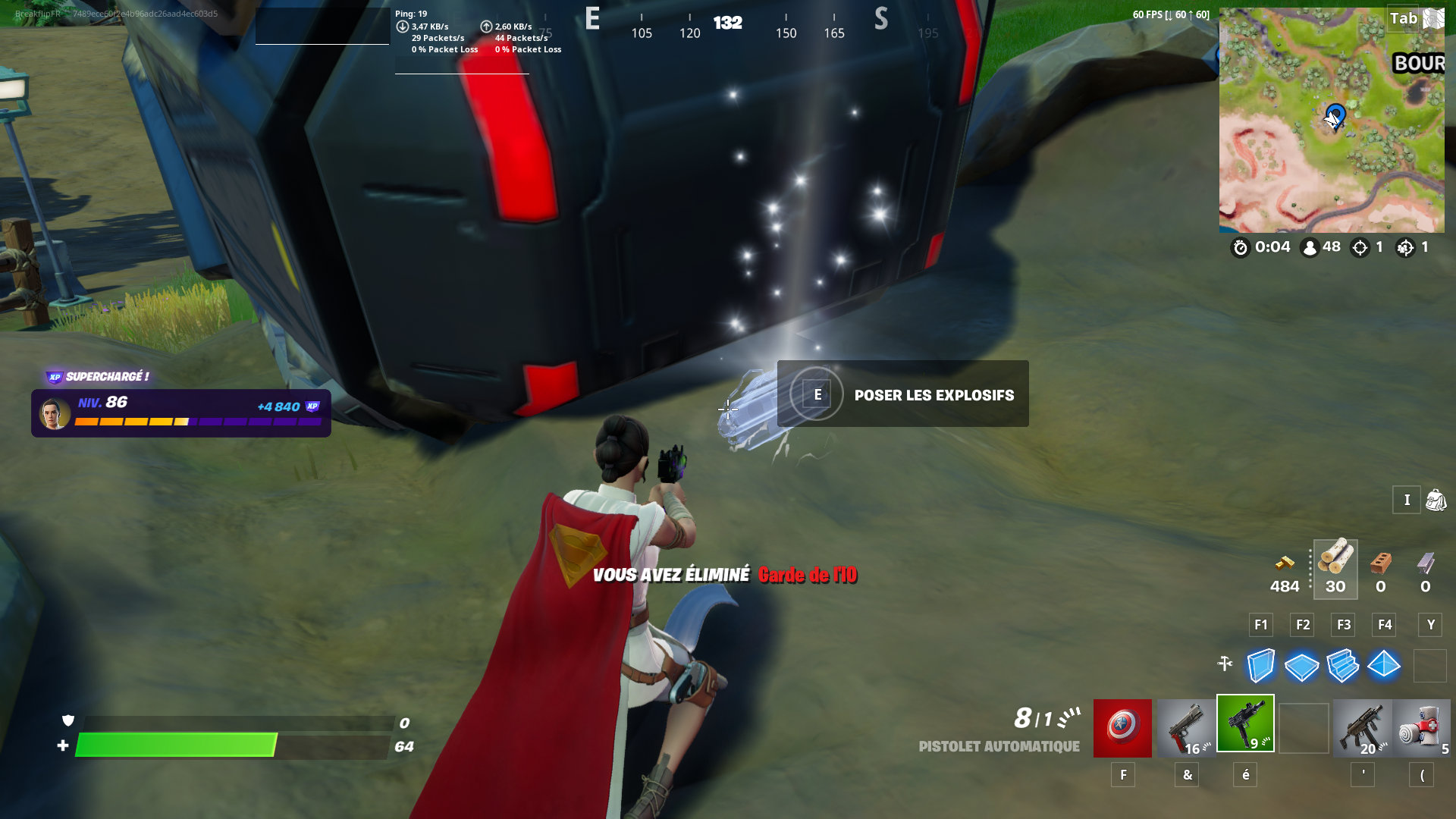Viewport: 1456px width, 819px height.
Task: Select the stairs building piece icon
Action: [1343, 666]
